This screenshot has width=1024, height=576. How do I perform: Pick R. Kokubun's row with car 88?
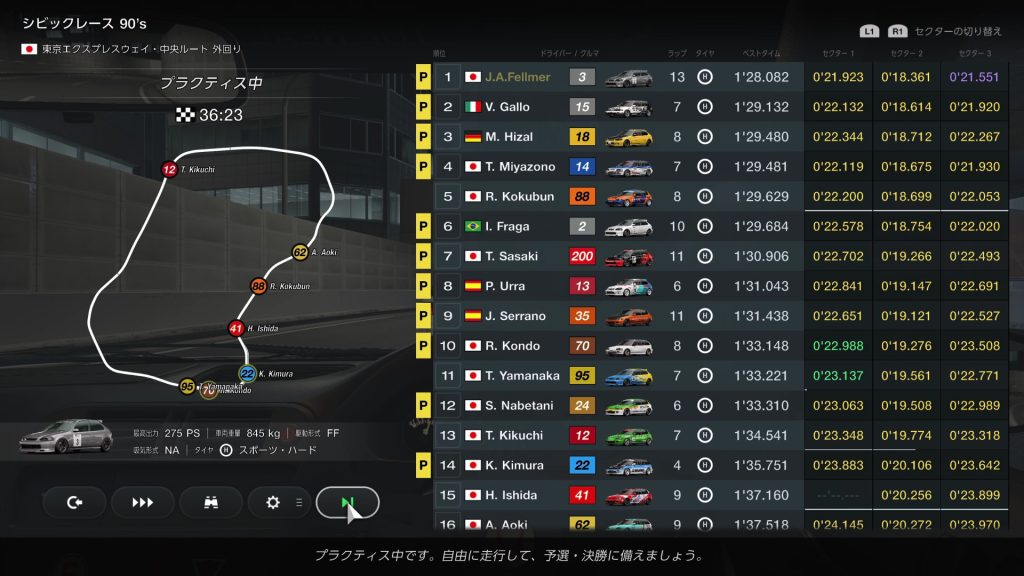620,197
